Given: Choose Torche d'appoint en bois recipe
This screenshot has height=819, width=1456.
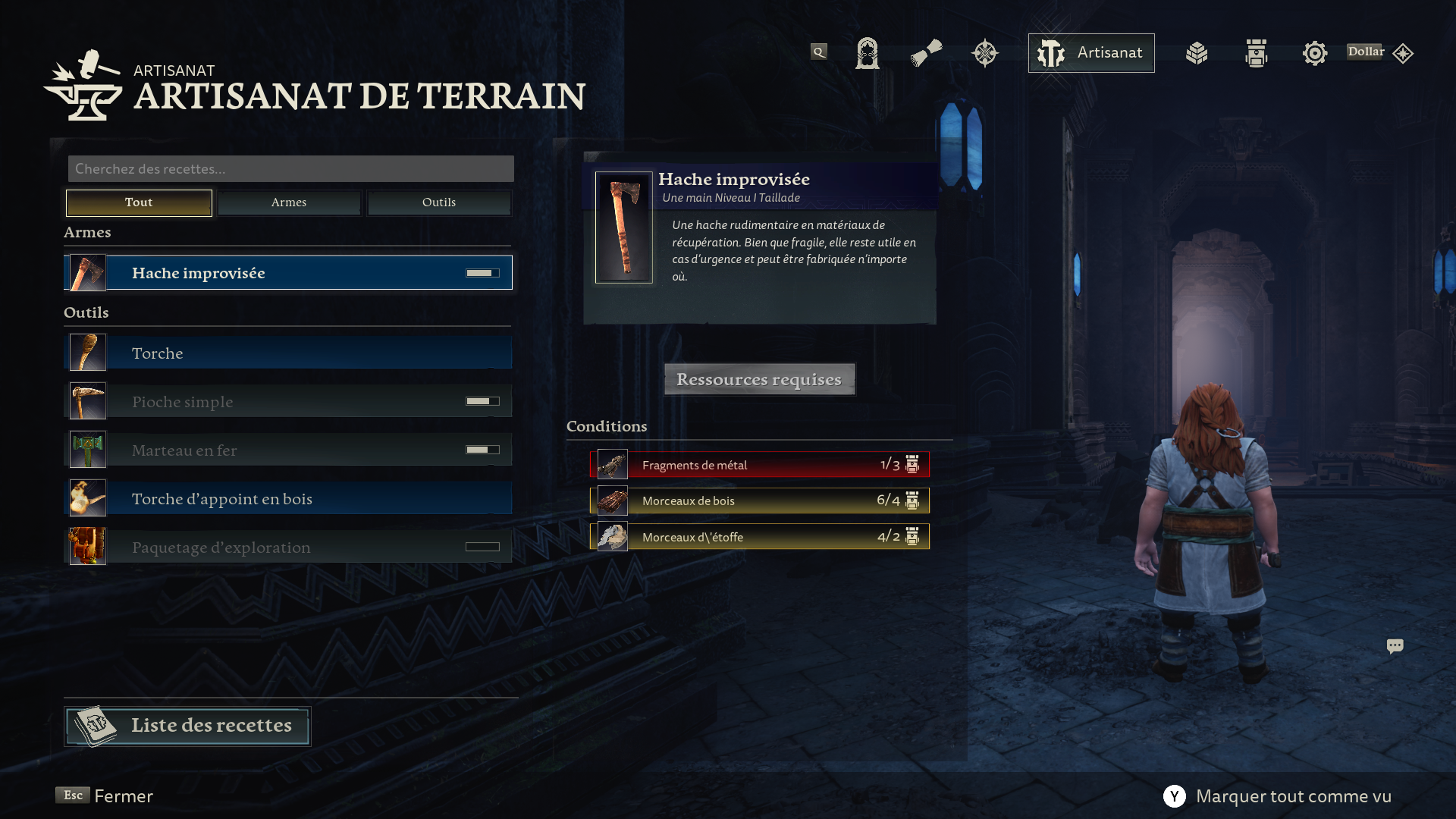Looking at the screenshot, I should tap(288, 499).
